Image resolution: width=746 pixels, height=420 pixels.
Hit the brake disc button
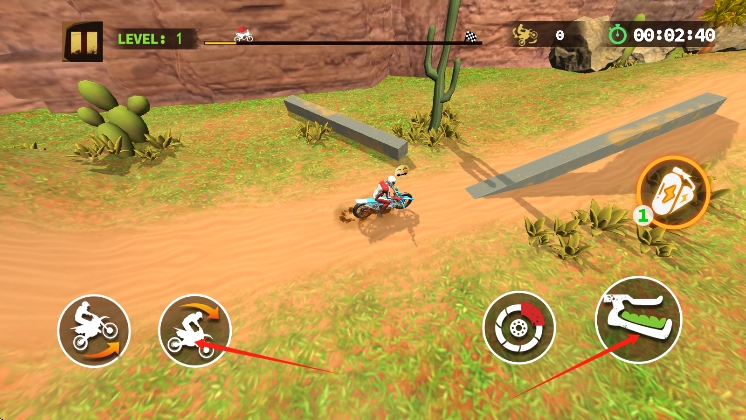tap(519, 328)
